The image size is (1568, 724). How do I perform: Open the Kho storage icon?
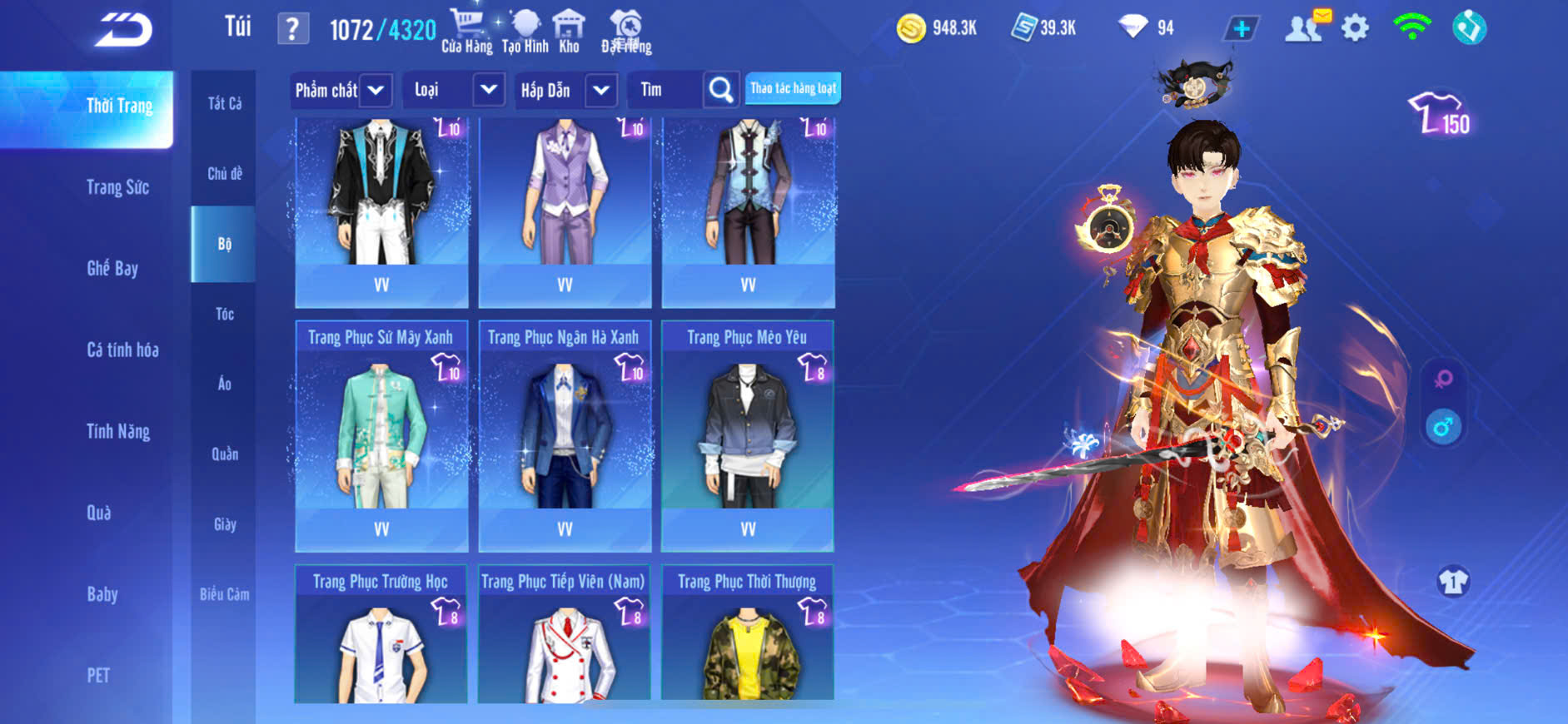pyautogui.click(x=569, y=32)
